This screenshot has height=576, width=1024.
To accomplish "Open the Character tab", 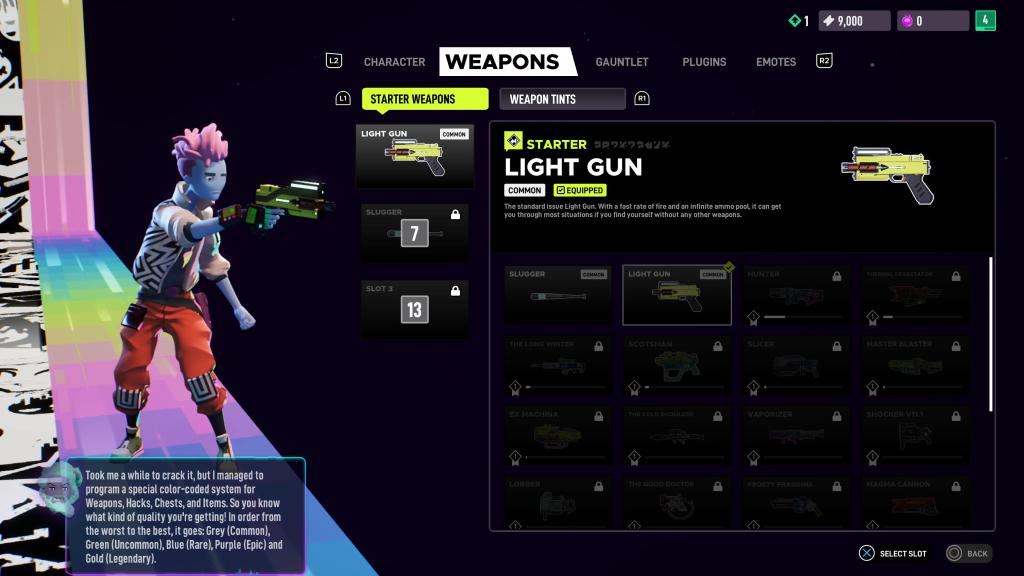I will click(394, 62).
